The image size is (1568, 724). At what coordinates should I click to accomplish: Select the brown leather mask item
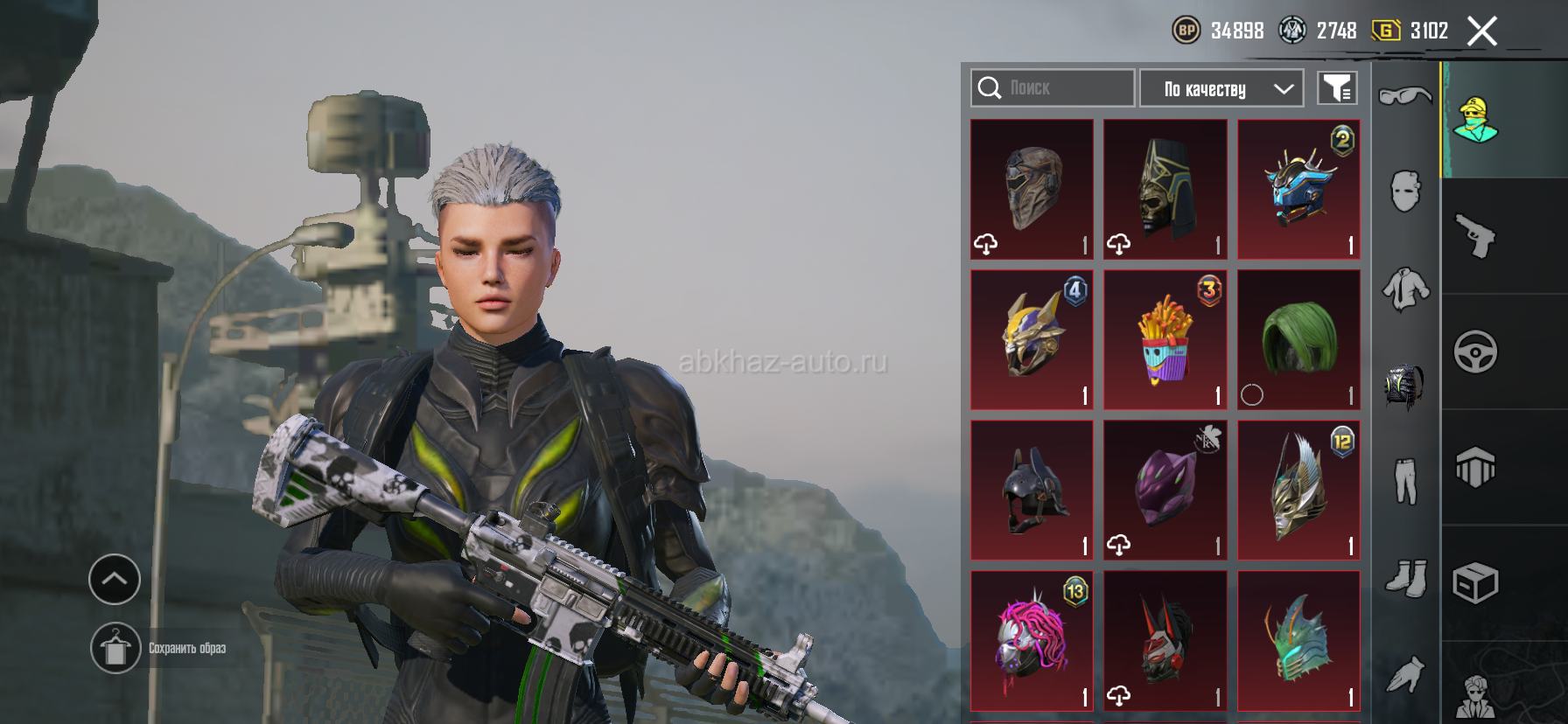[x=1032, y=189]
